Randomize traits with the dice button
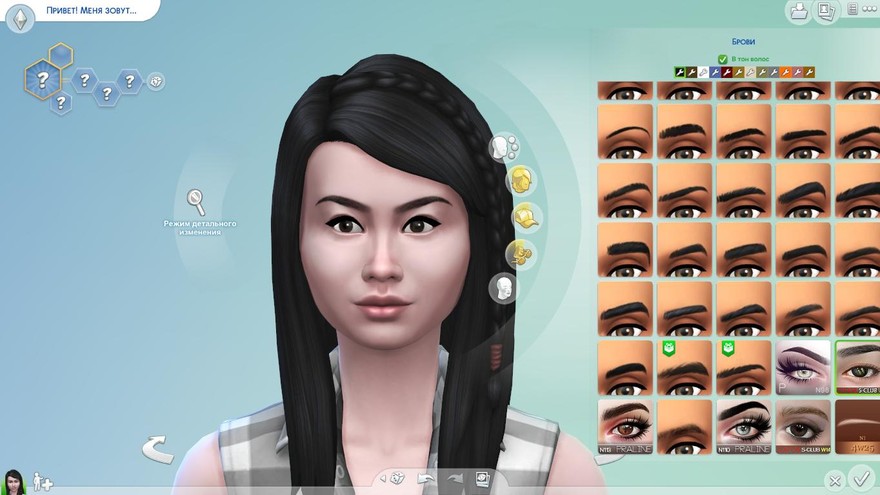 156,81
